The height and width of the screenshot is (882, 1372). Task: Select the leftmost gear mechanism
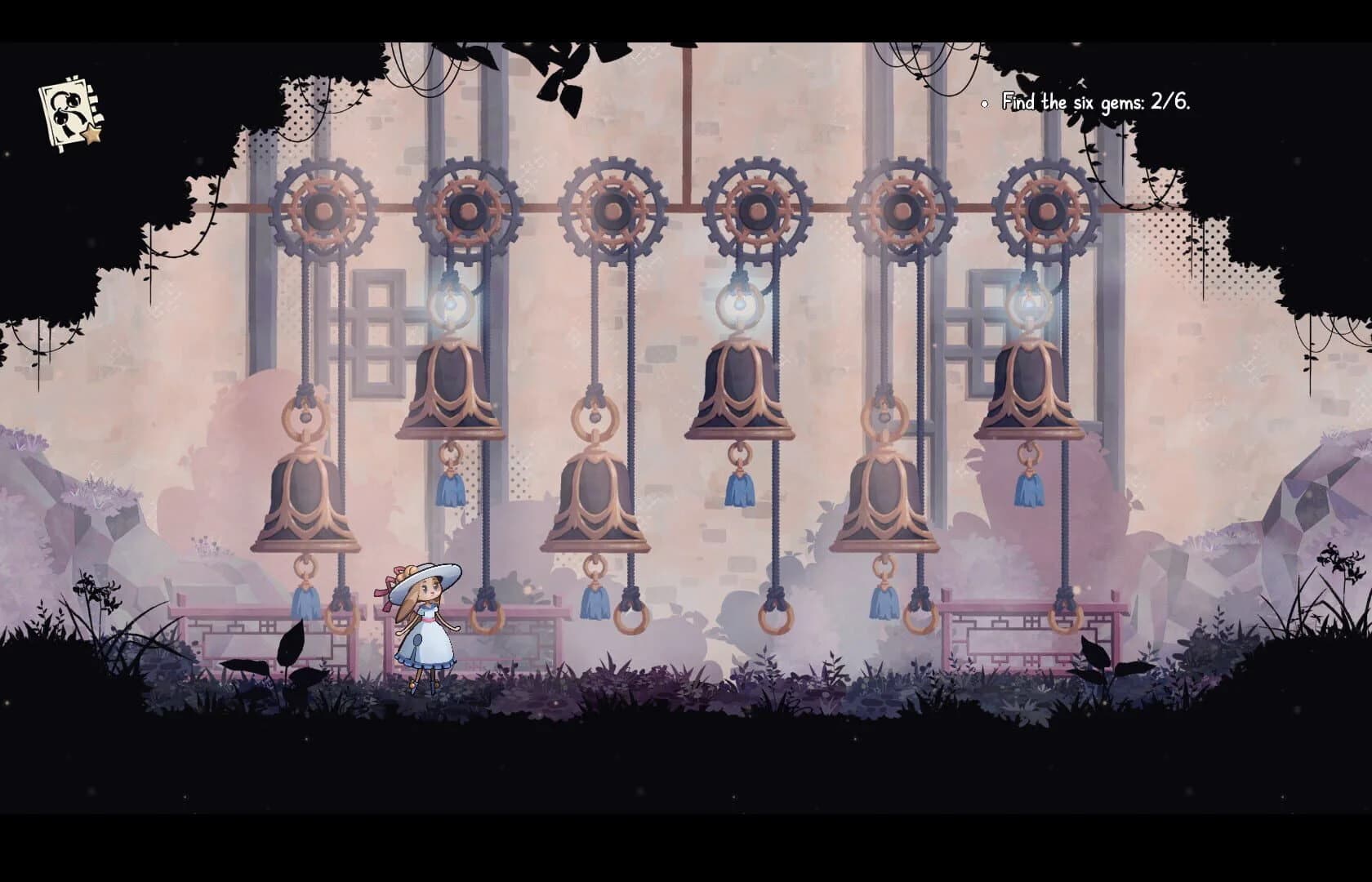point(324,206)
